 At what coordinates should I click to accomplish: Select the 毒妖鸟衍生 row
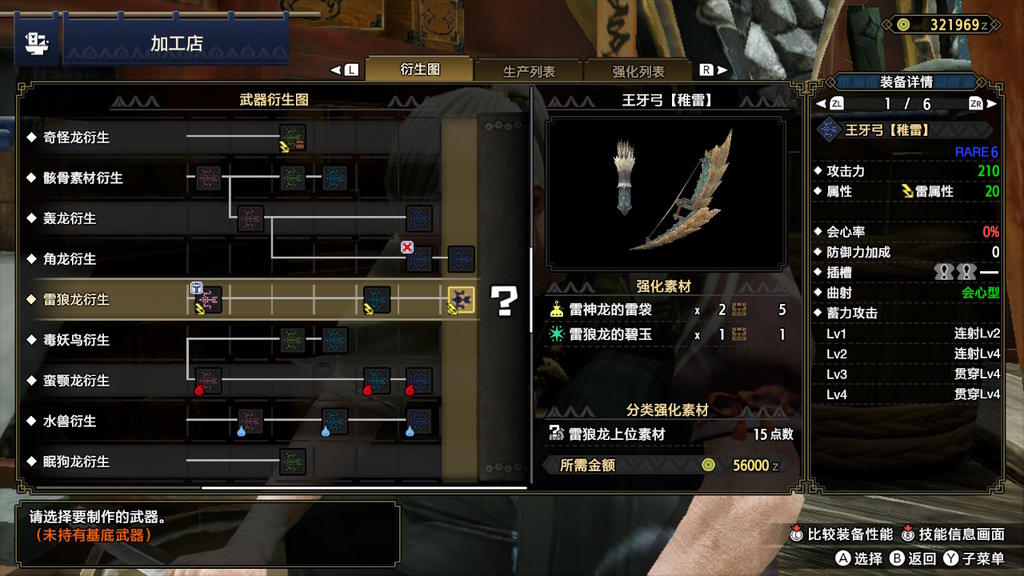76,340
